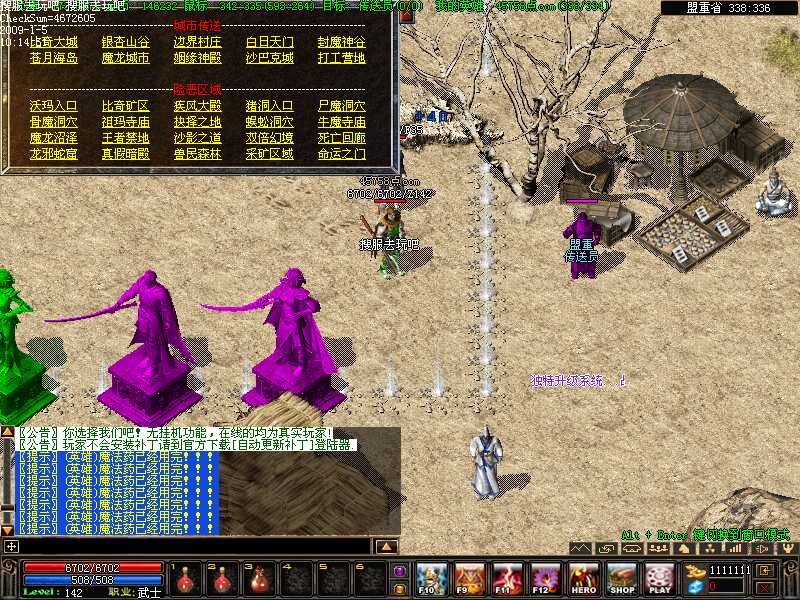Pick the 魔龙城市 destination
800x600 pixels.
click(x=126, y=58)
